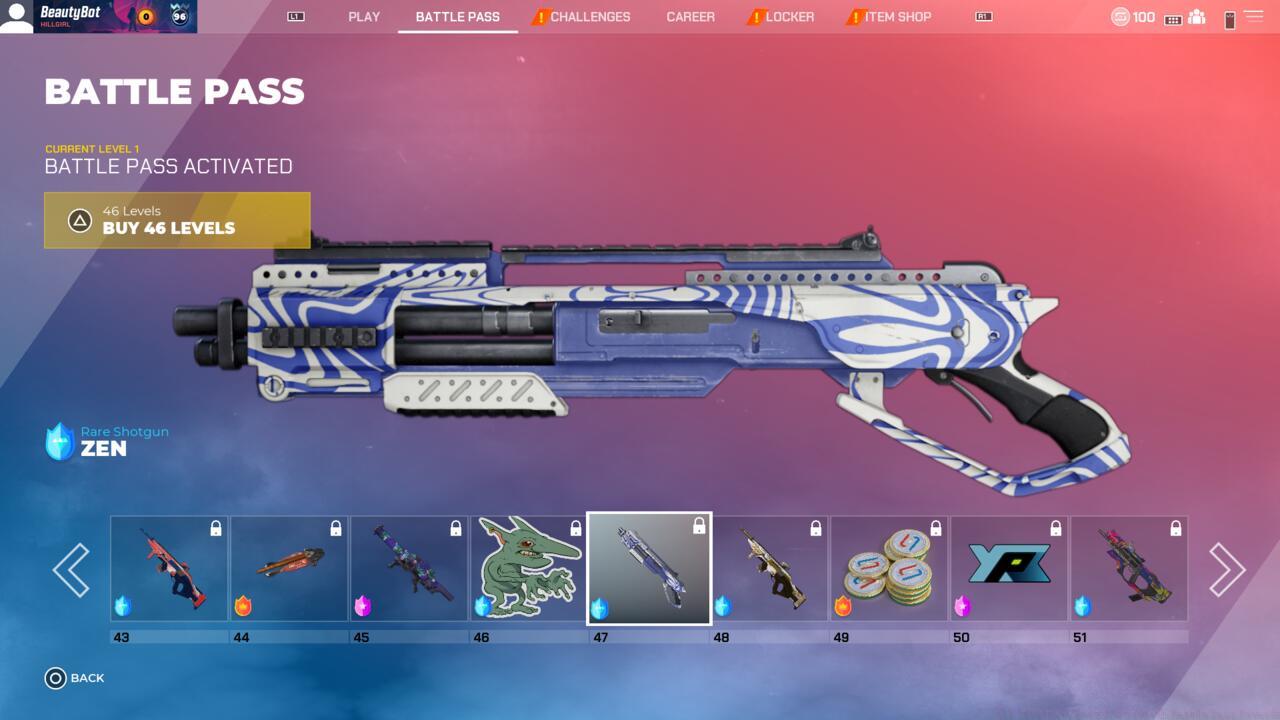Screen dimensions: 1280x720
Task: Show next battle pass rewards with right arrow
Action: click(1227, 570)
